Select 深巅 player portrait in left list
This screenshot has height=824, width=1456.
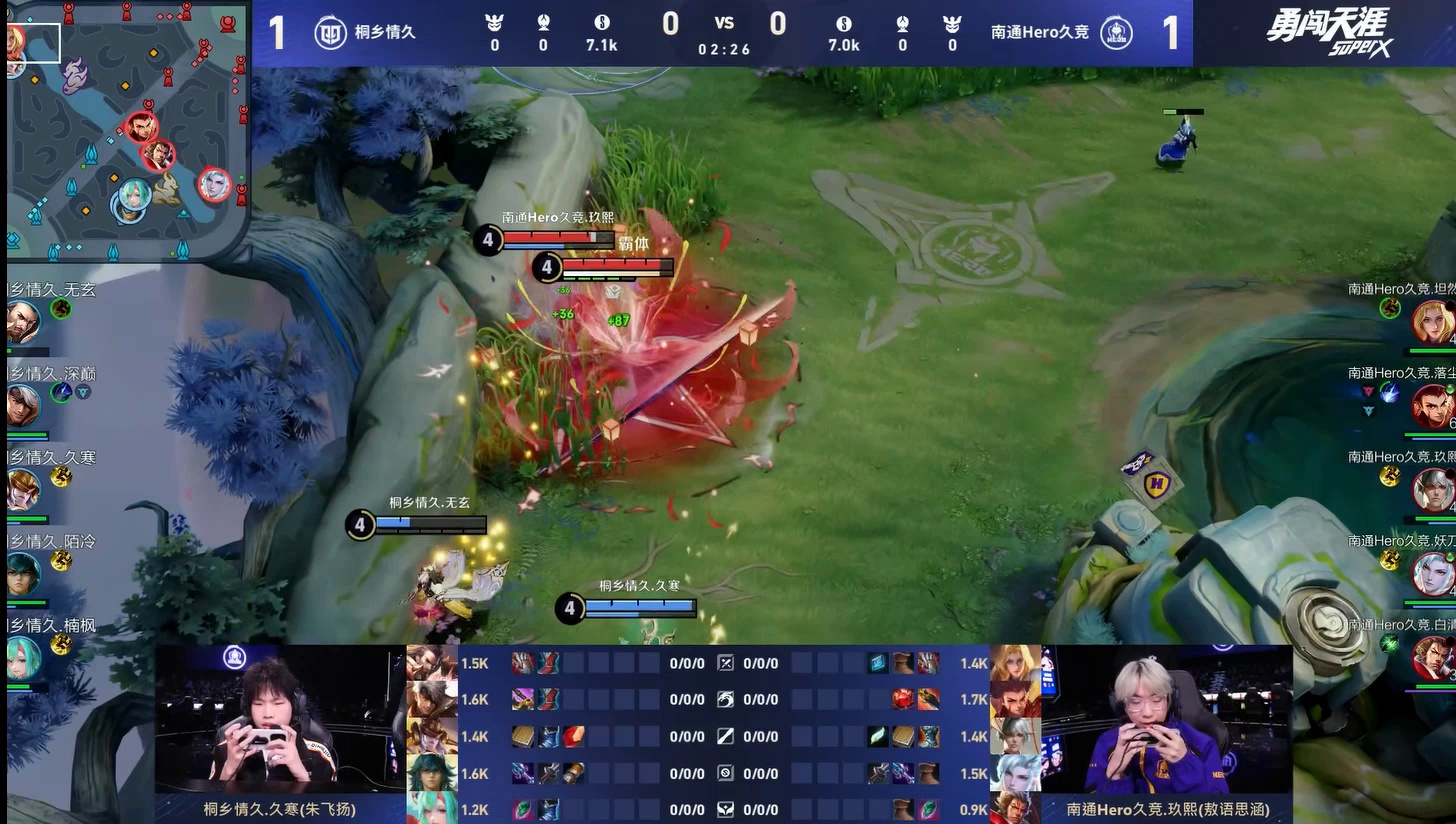[22, 406]
